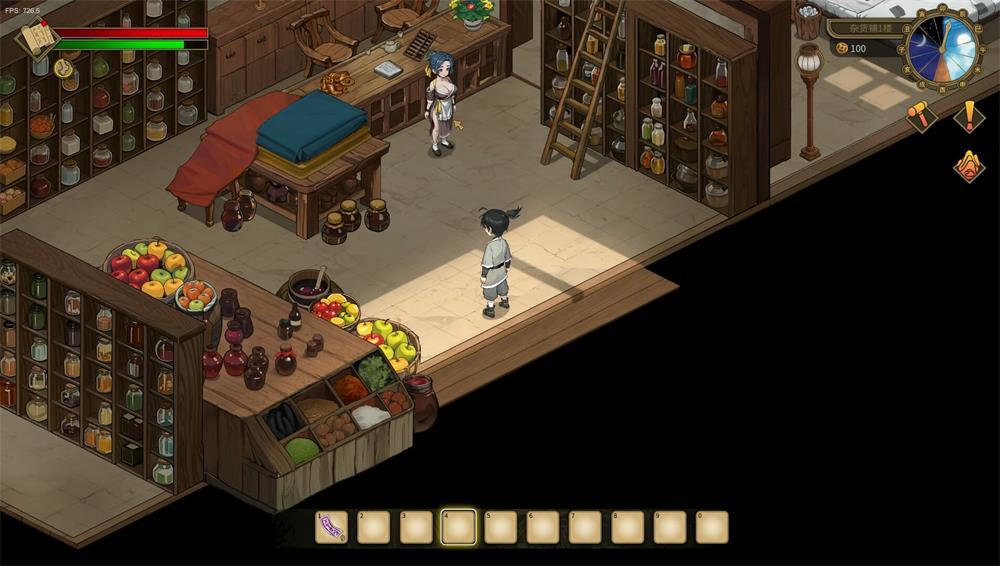
Task: Click the highlighted hotbar slot 4
Action: (458, 527)
